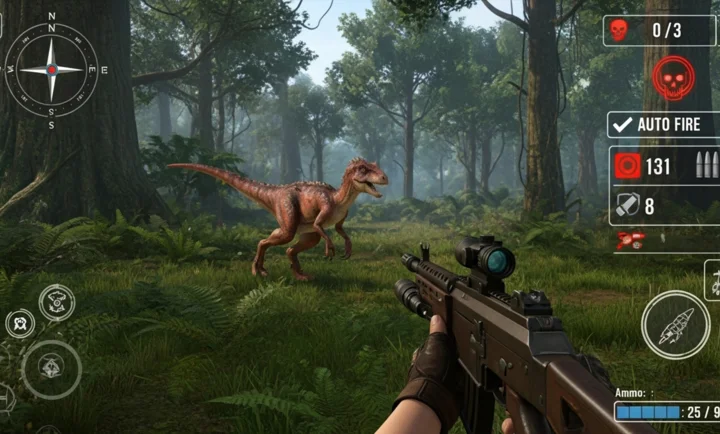Tap the large virtual movement joystick

(51, 368)
